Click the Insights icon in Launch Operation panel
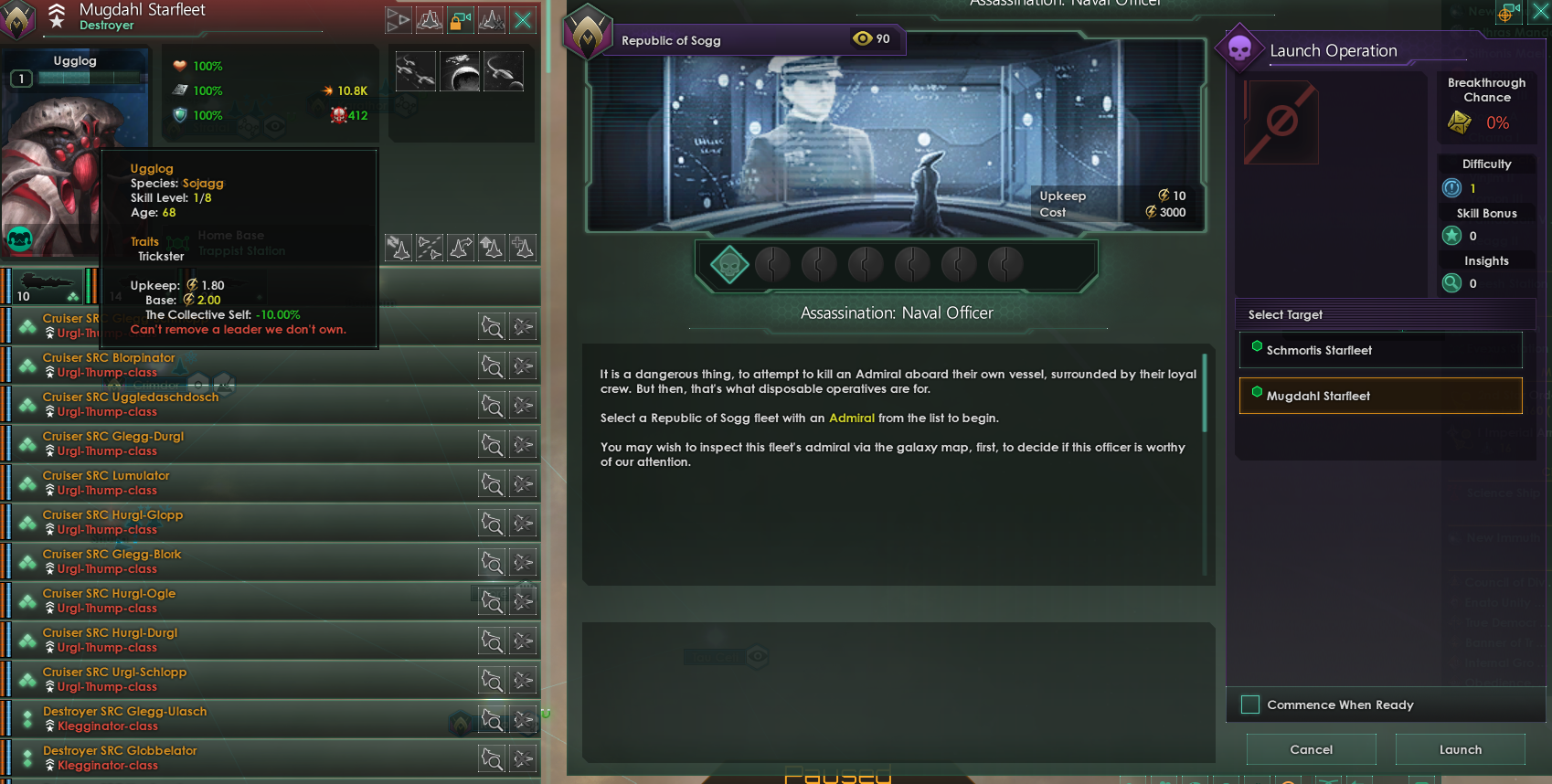This screenshot has height=784, width=1552. (1452, 283)
